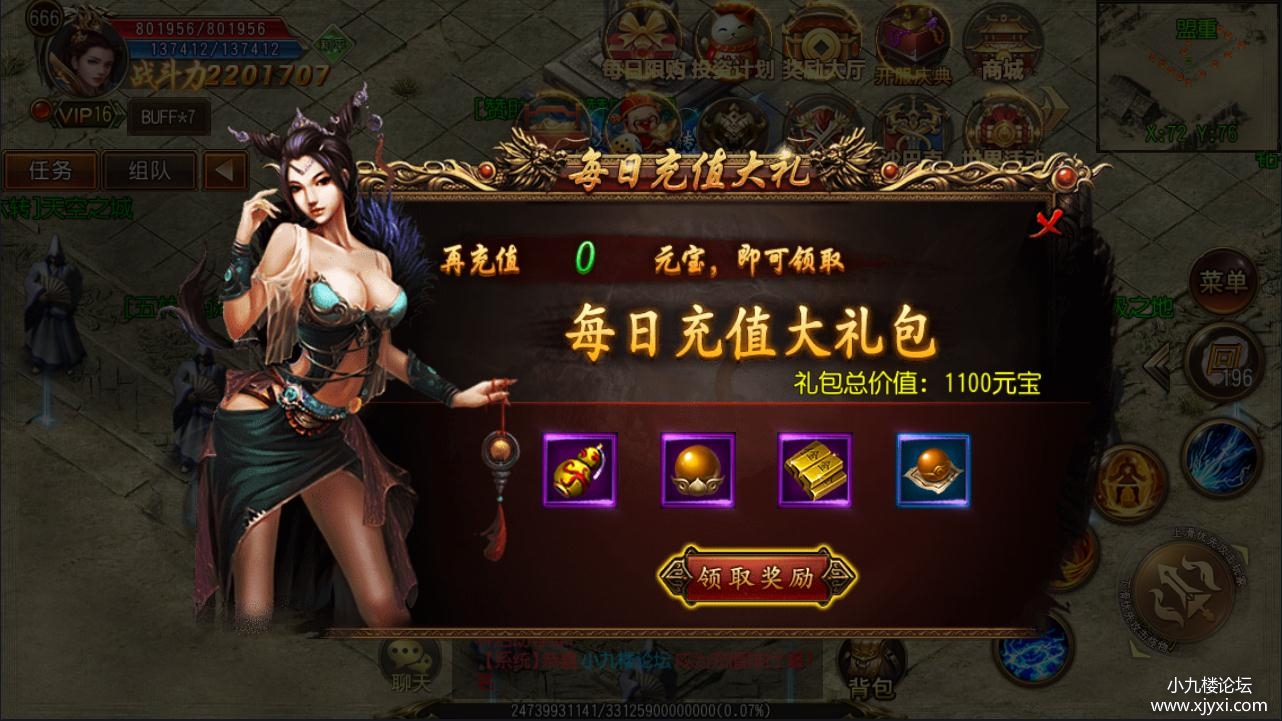Click the 领取奖励 claim reward button
The width and height of the screenshot is (1282, 721).
pyautogui.click(x=756, y=578)
